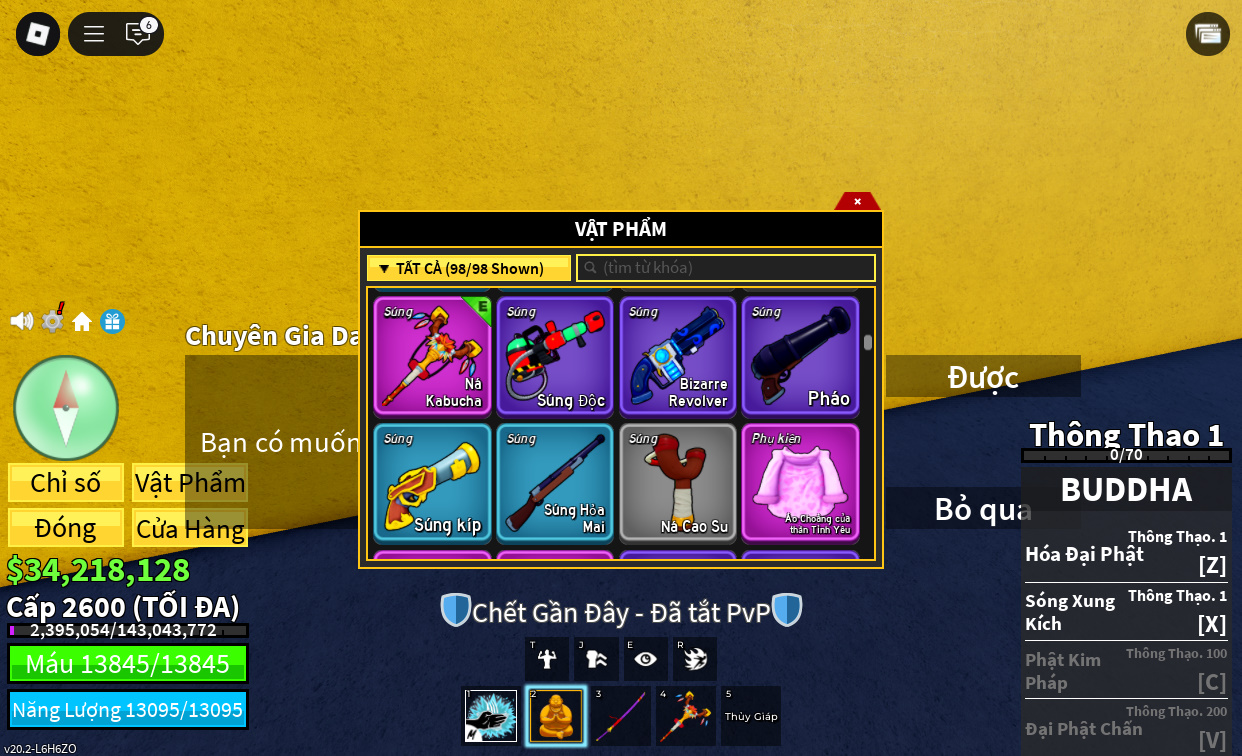
Task: Click the Đóng button
Action: (66, 528)
